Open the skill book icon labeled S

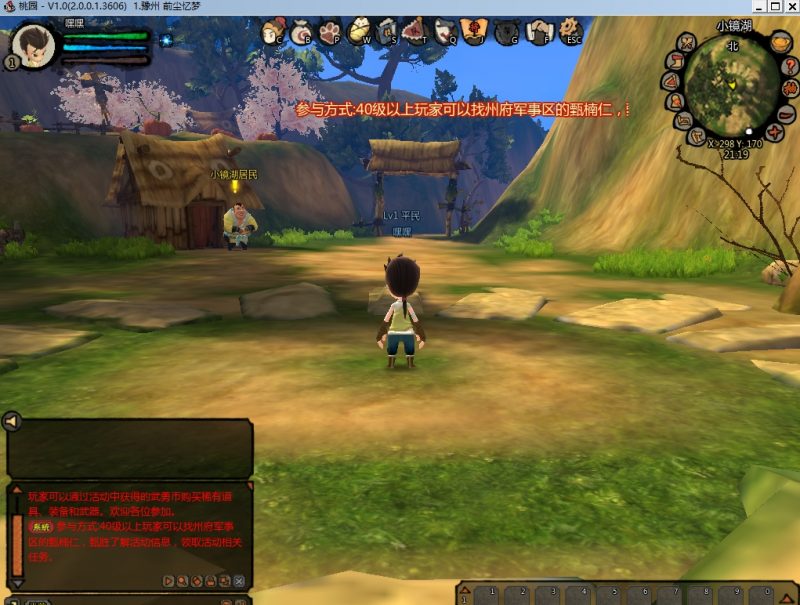pyautogui.click(x=388, y=34)
